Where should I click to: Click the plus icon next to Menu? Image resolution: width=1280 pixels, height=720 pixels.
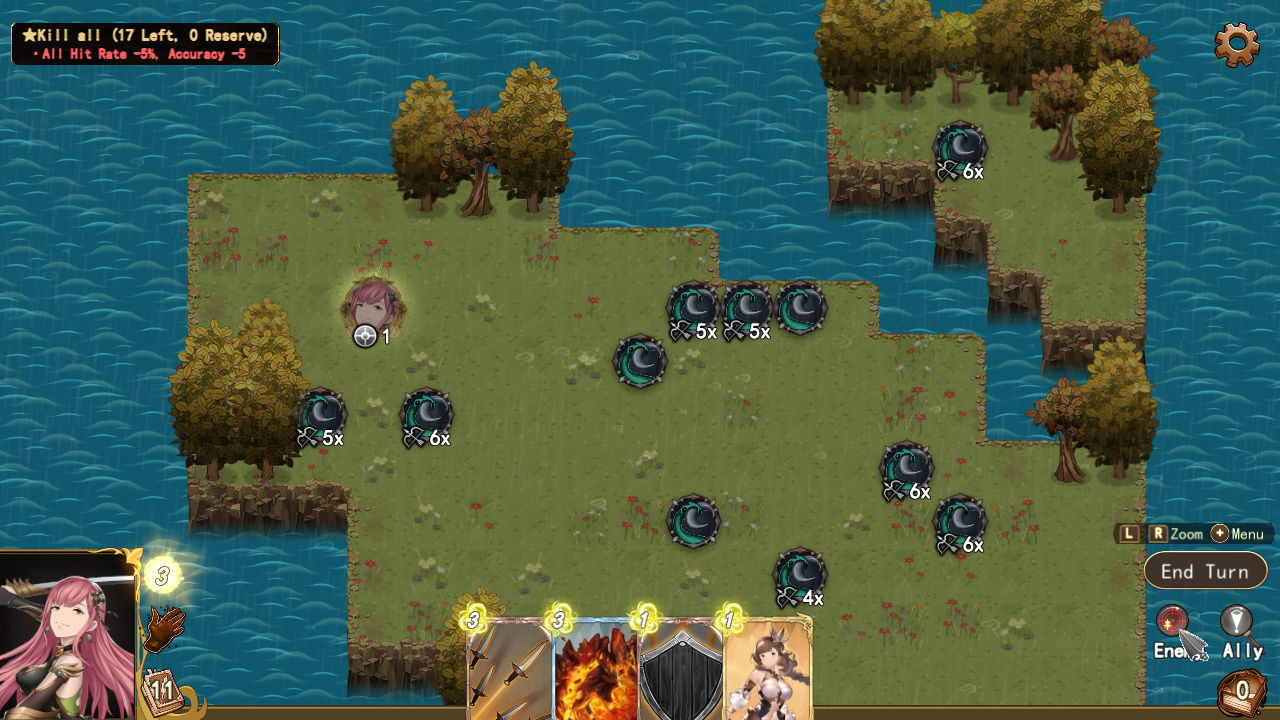click(1218, 533)
